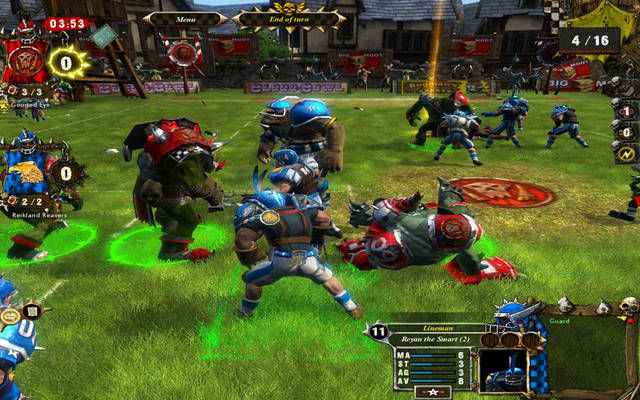Image resolution: width=640 pixels, height=400 pixels.
Task: Click the lightning bolt icon
Action: (x=627, y=153)
